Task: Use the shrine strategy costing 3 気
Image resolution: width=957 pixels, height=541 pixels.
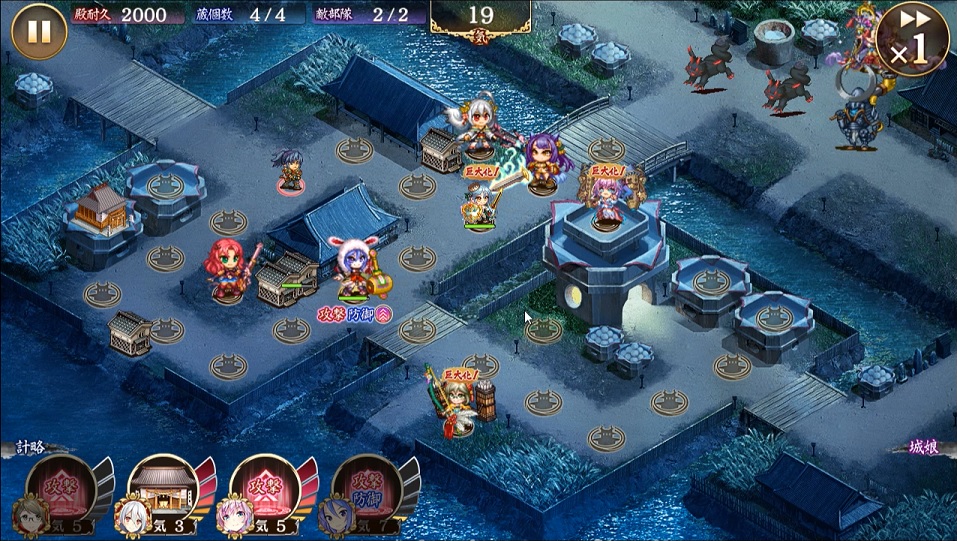Action: (x=164, y=492)
